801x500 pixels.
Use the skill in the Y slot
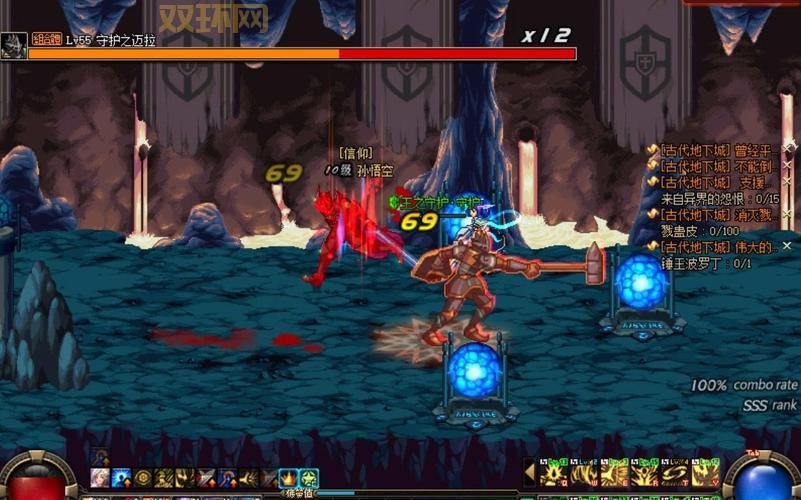704,475
